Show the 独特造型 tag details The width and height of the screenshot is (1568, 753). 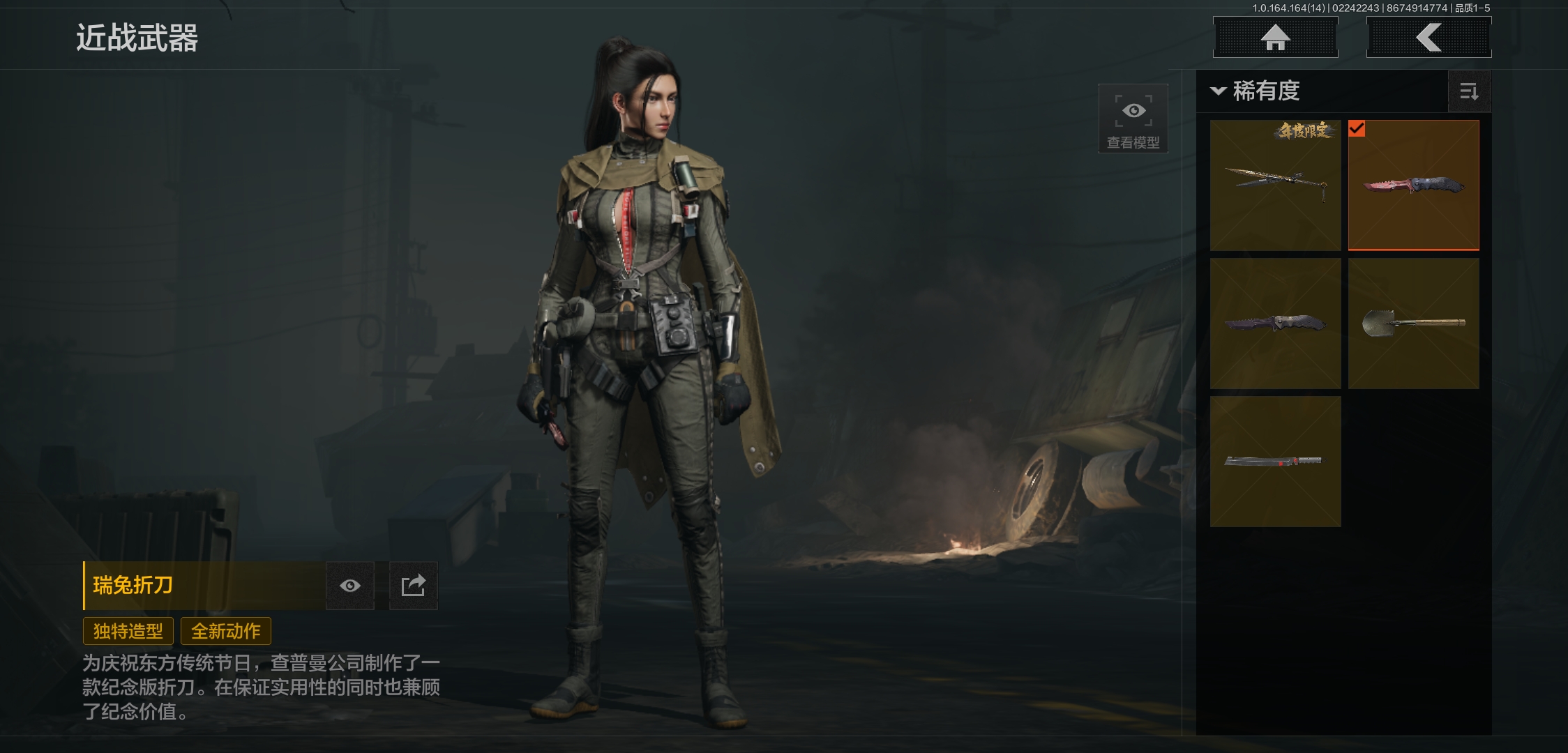tap(128, 631)
